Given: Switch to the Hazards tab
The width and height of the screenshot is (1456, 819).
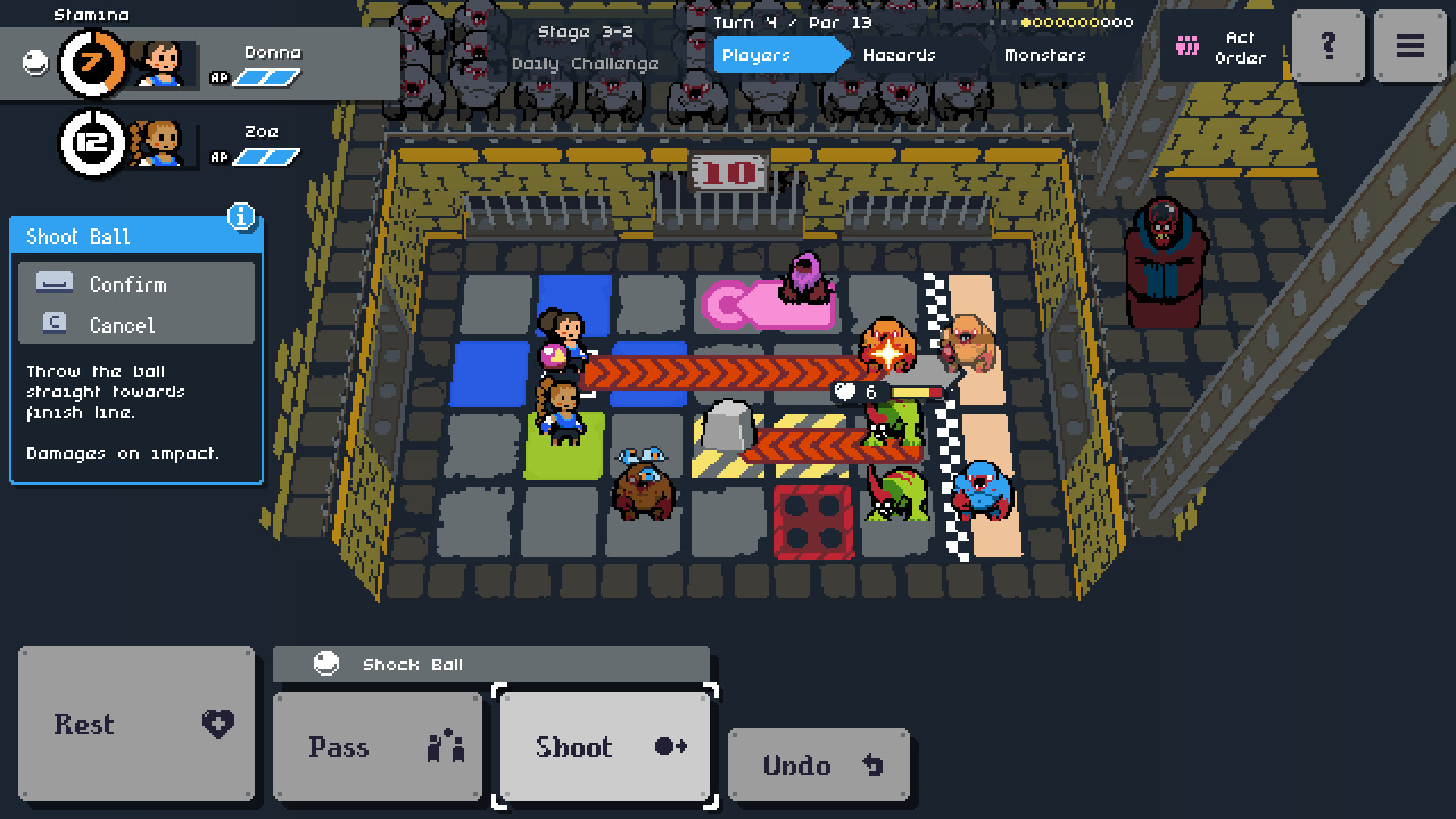Looking at the screenshot, I should click(899, 55).
